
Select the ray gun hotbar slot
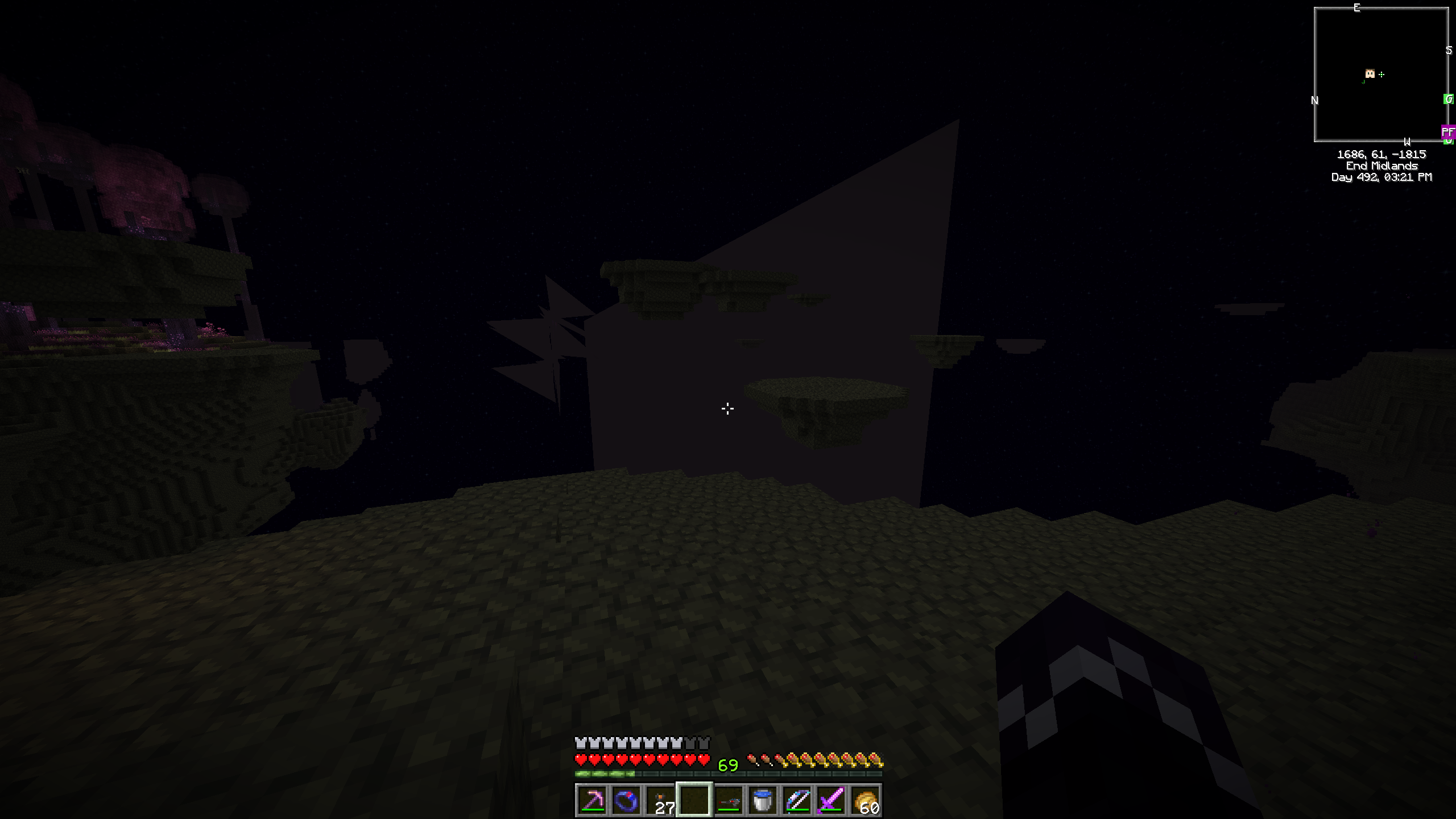pos(729,800)
